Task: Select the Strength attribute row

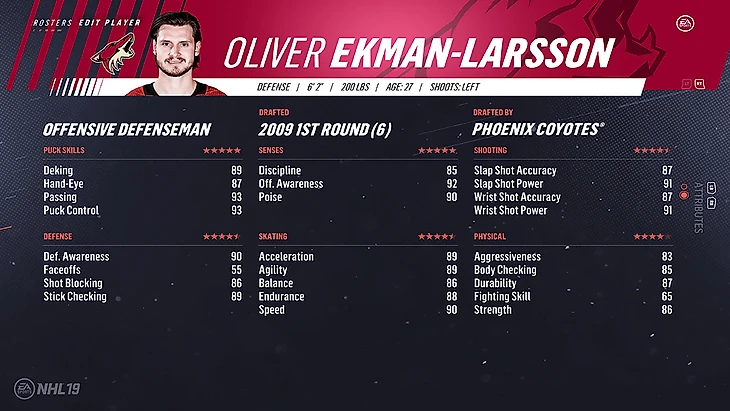Action: click(572, 310)
